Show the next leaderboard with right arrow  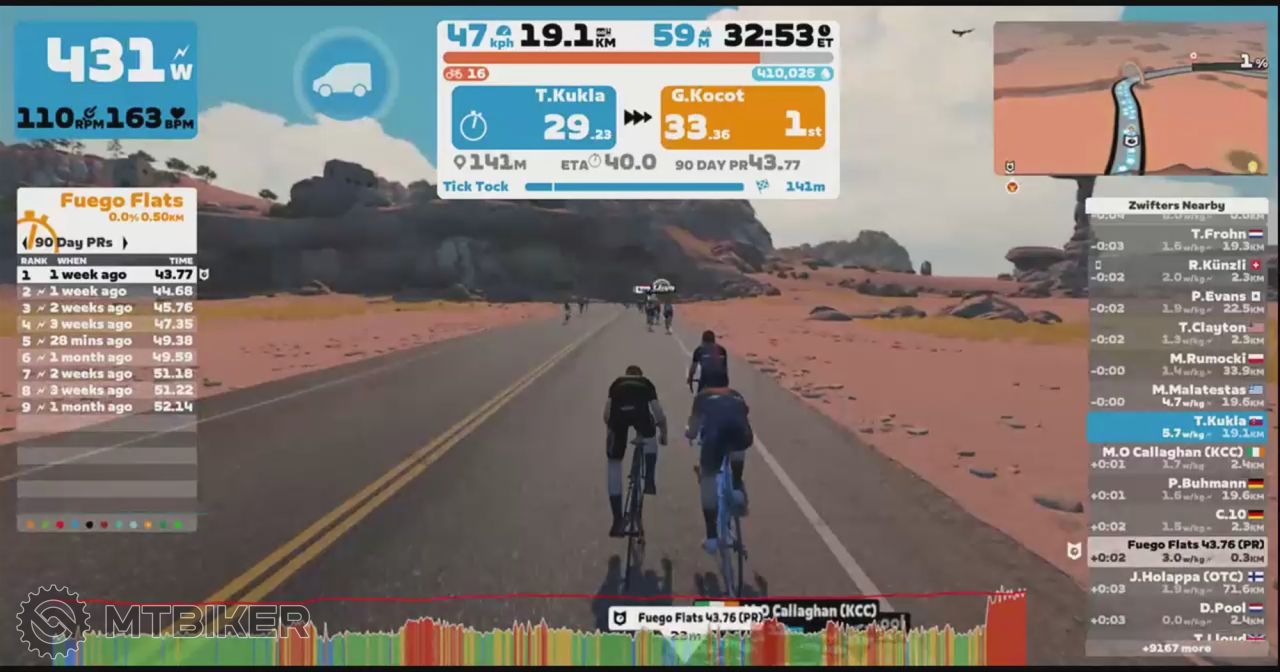pyautogui.click(x=124, y=243)
